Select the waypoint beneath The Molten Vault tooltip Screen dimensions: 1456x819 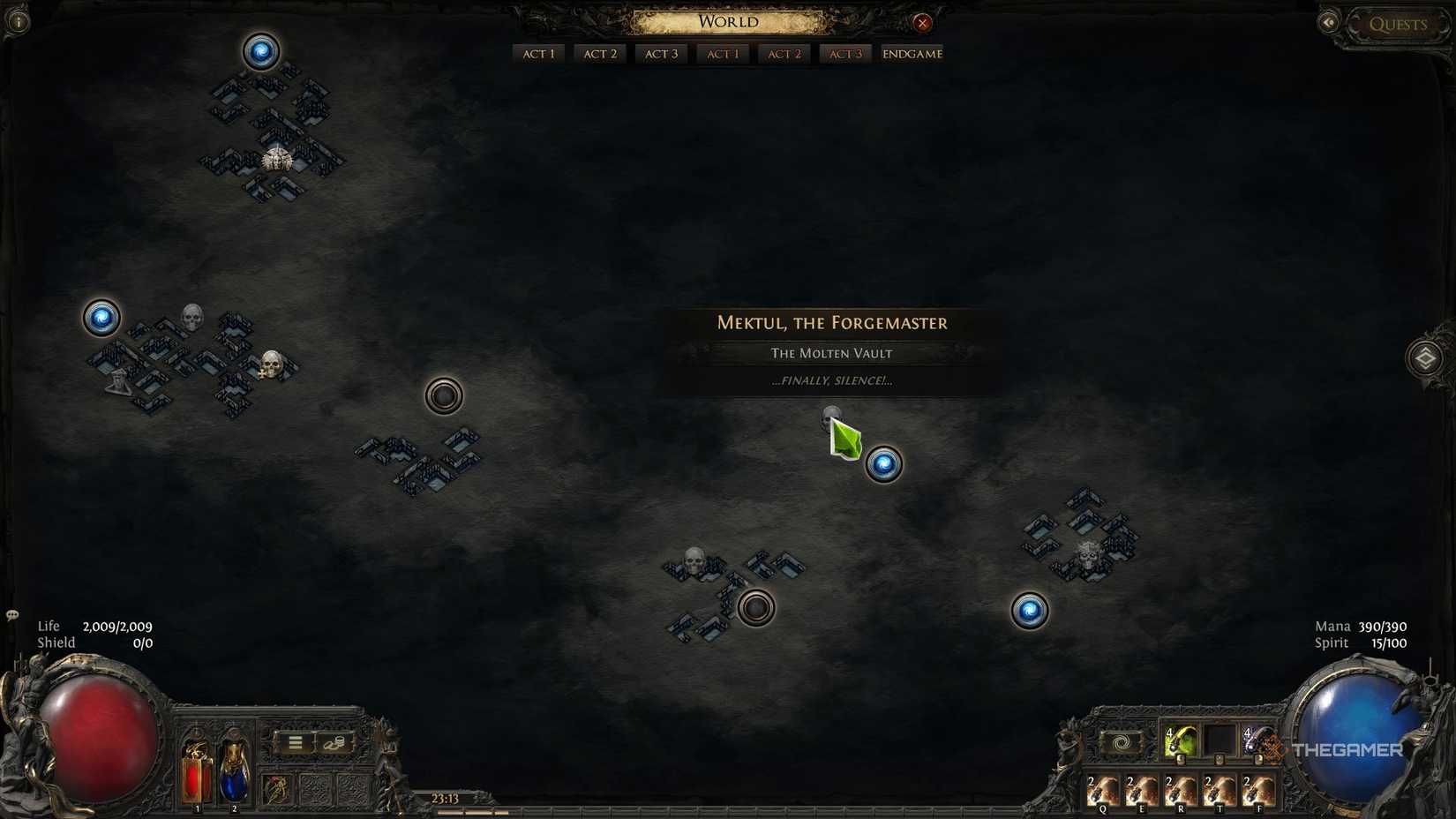[882, 464]
